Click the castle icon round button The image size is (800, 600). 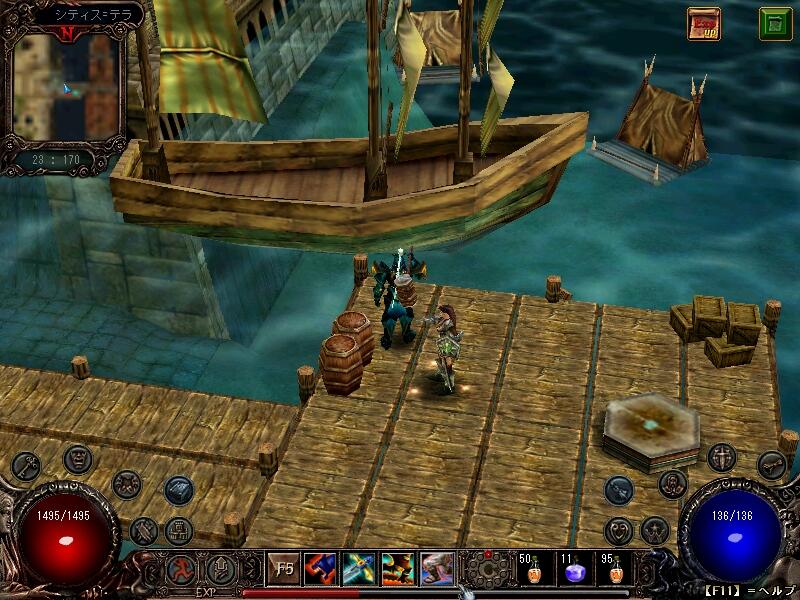pos(179,530)
